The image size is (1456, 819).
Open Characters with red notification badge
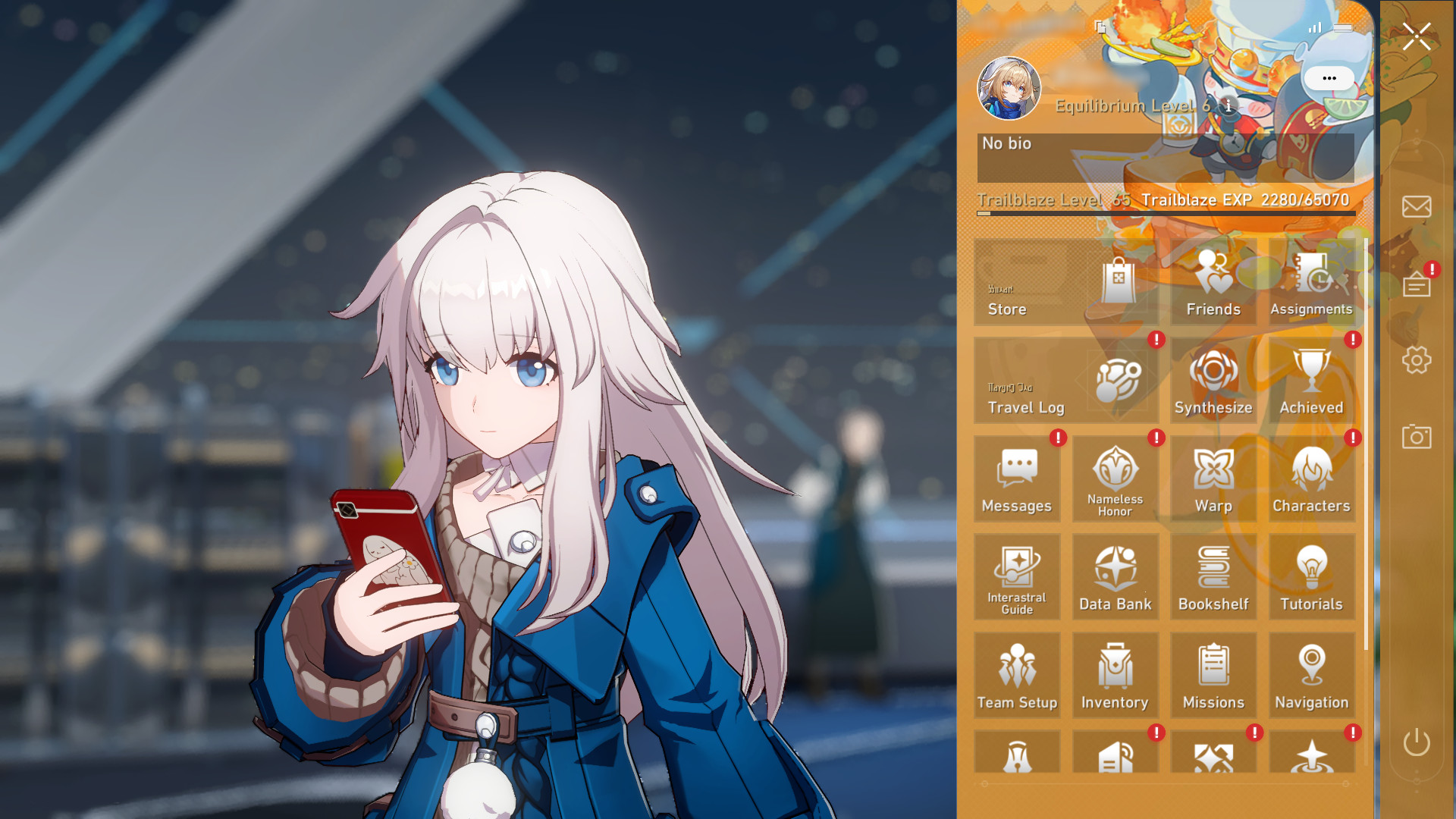pos(1311,478)
